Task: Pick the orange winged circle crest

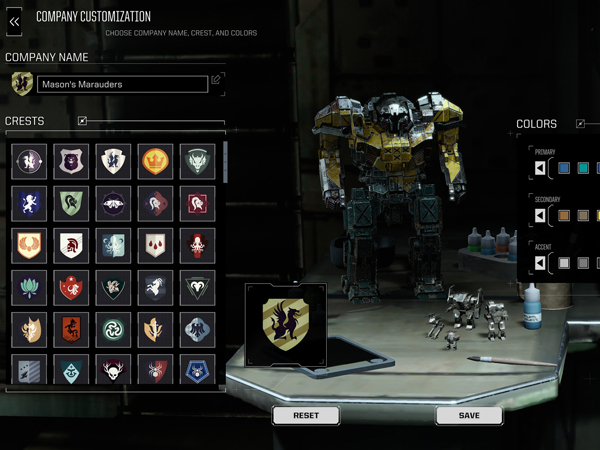Action: coord(29,245)
